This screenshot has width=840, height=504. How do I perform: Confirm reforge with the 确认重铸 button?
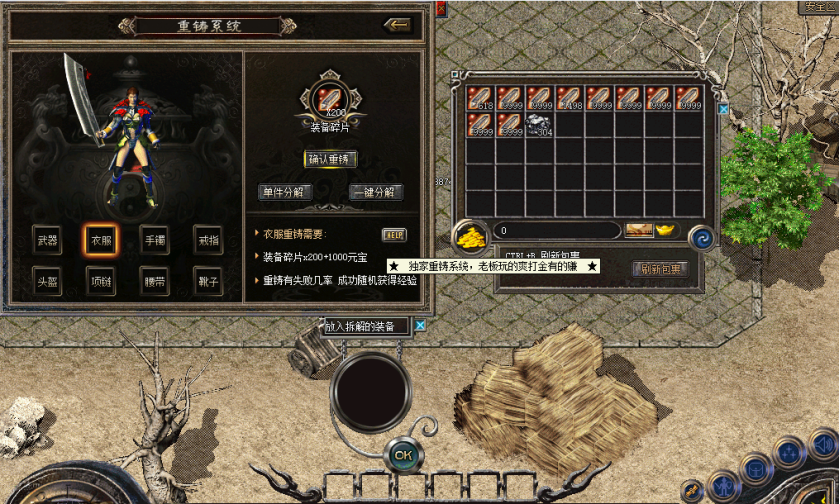(x=330, y=158)
